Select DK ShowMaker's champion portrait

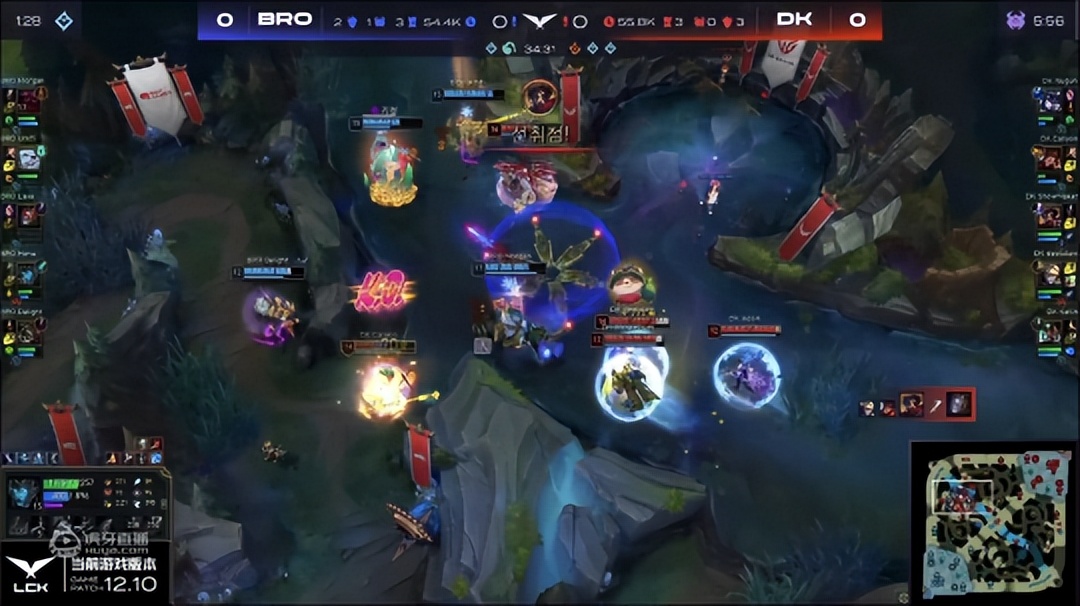click(x=1051, y=215)
